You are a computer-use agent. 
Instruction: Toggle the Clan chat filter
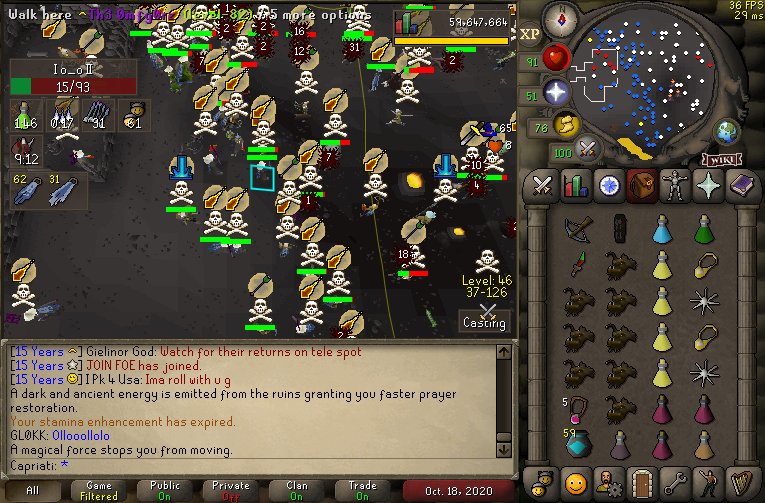click(298, 491)
